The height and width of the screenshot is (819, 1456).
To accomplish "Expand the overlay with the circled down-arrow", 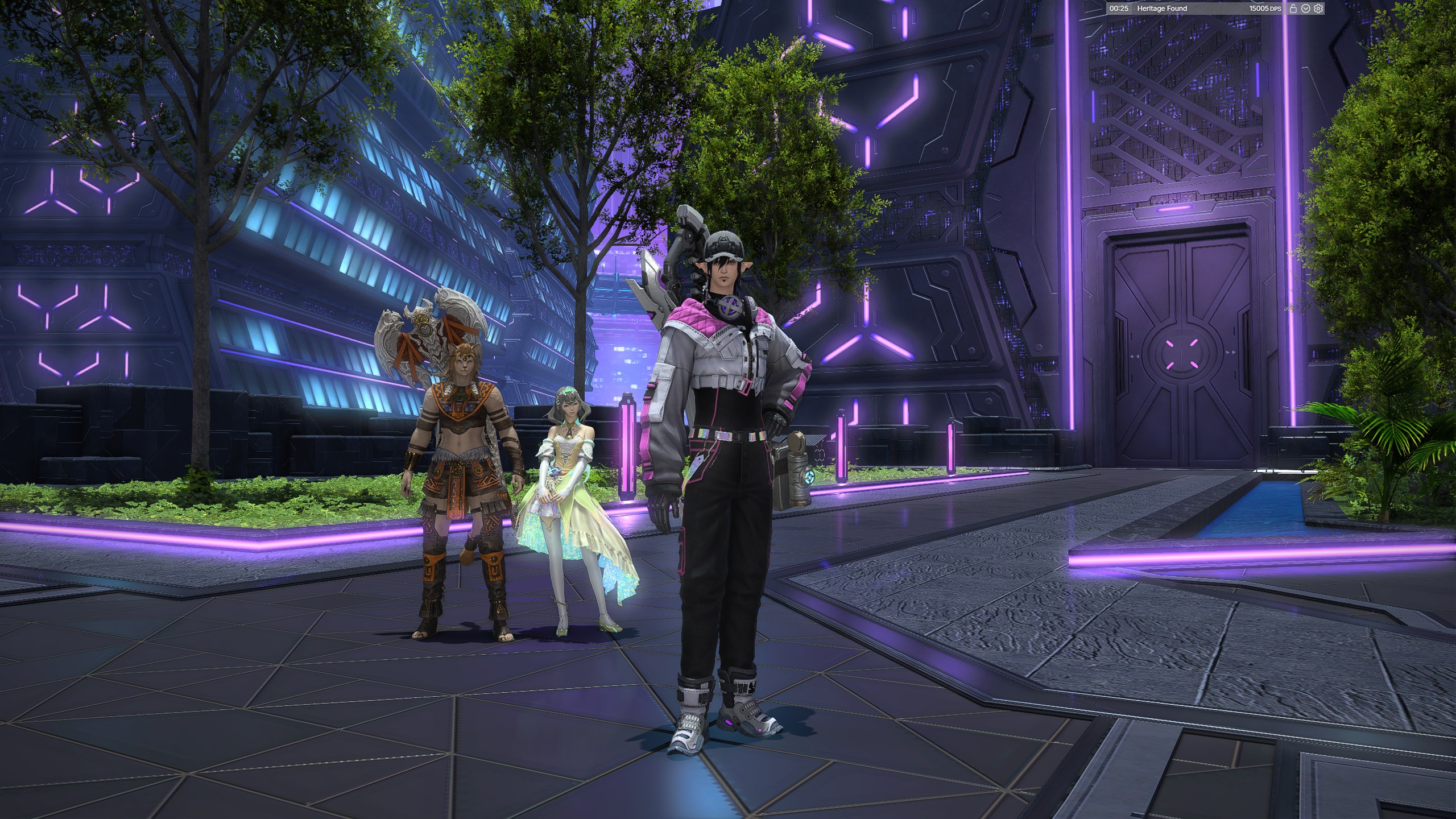I will click(x=1306, y=9).
